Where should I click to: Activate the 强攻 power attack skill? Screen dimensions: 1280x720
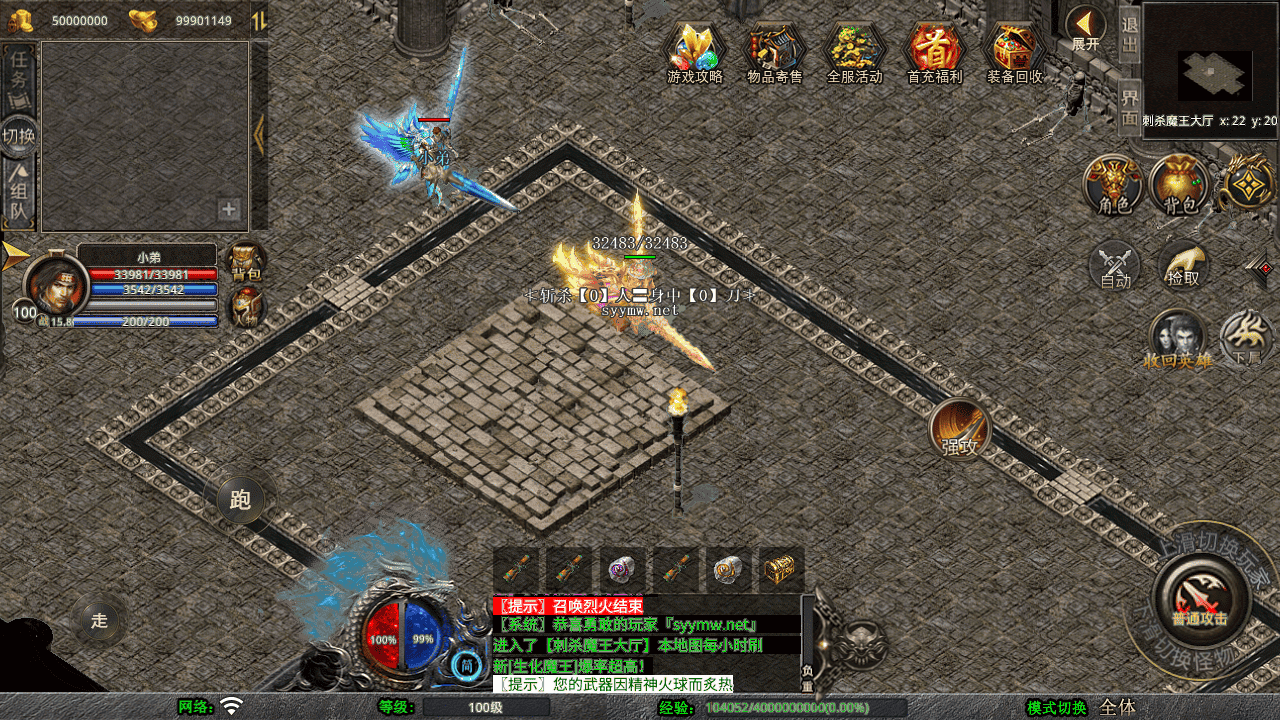pos(960,431)
